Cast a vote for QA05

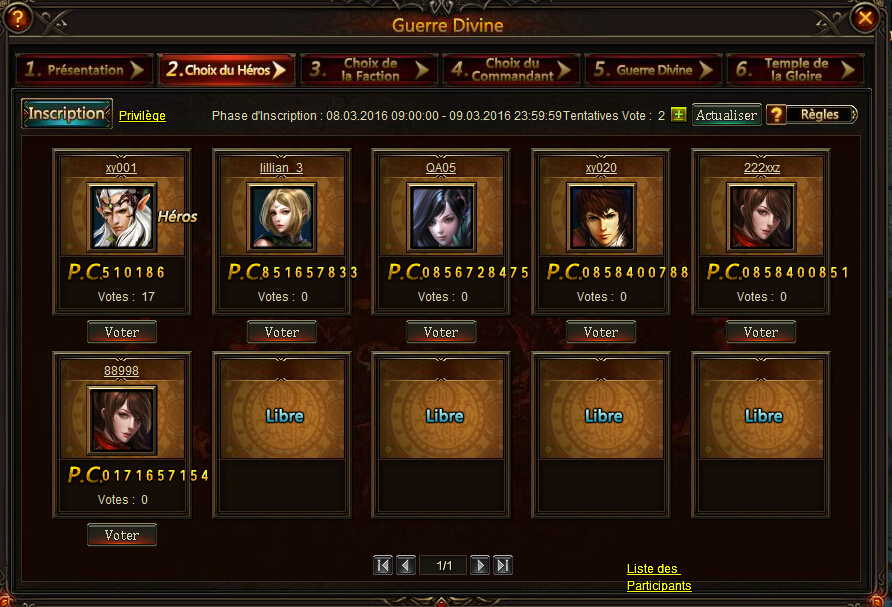(x=441, y=332)
